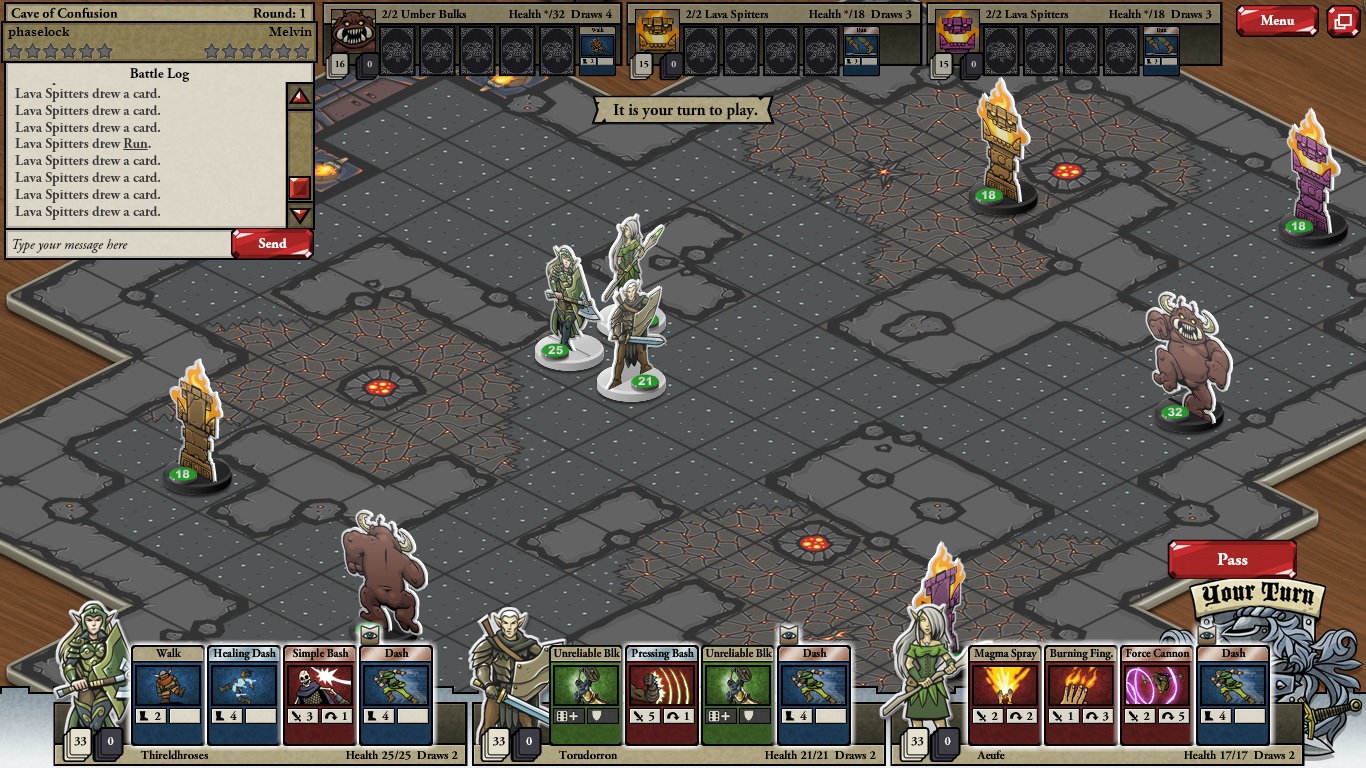1366x768 pixels.
Task: Click the battle log scroll-down arrow
Action: pos(300,214)
